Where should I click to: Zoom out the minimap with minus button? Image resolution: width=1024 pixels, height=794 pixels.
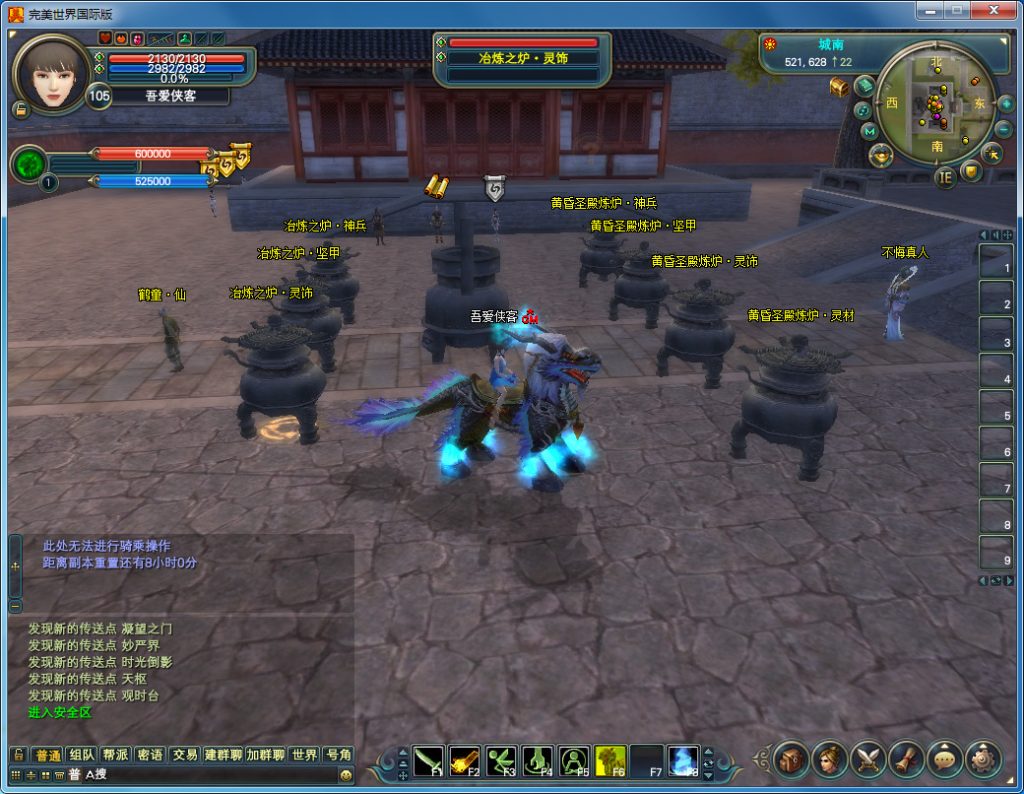coord(1004,129)
